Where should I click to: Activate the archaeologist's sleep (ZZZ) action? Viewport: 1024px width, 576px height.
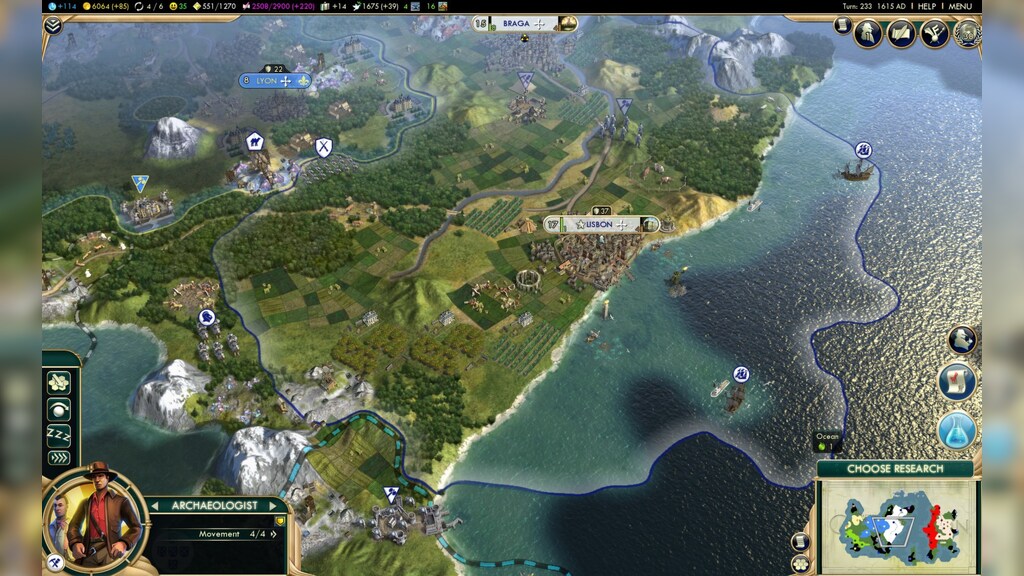60,434
